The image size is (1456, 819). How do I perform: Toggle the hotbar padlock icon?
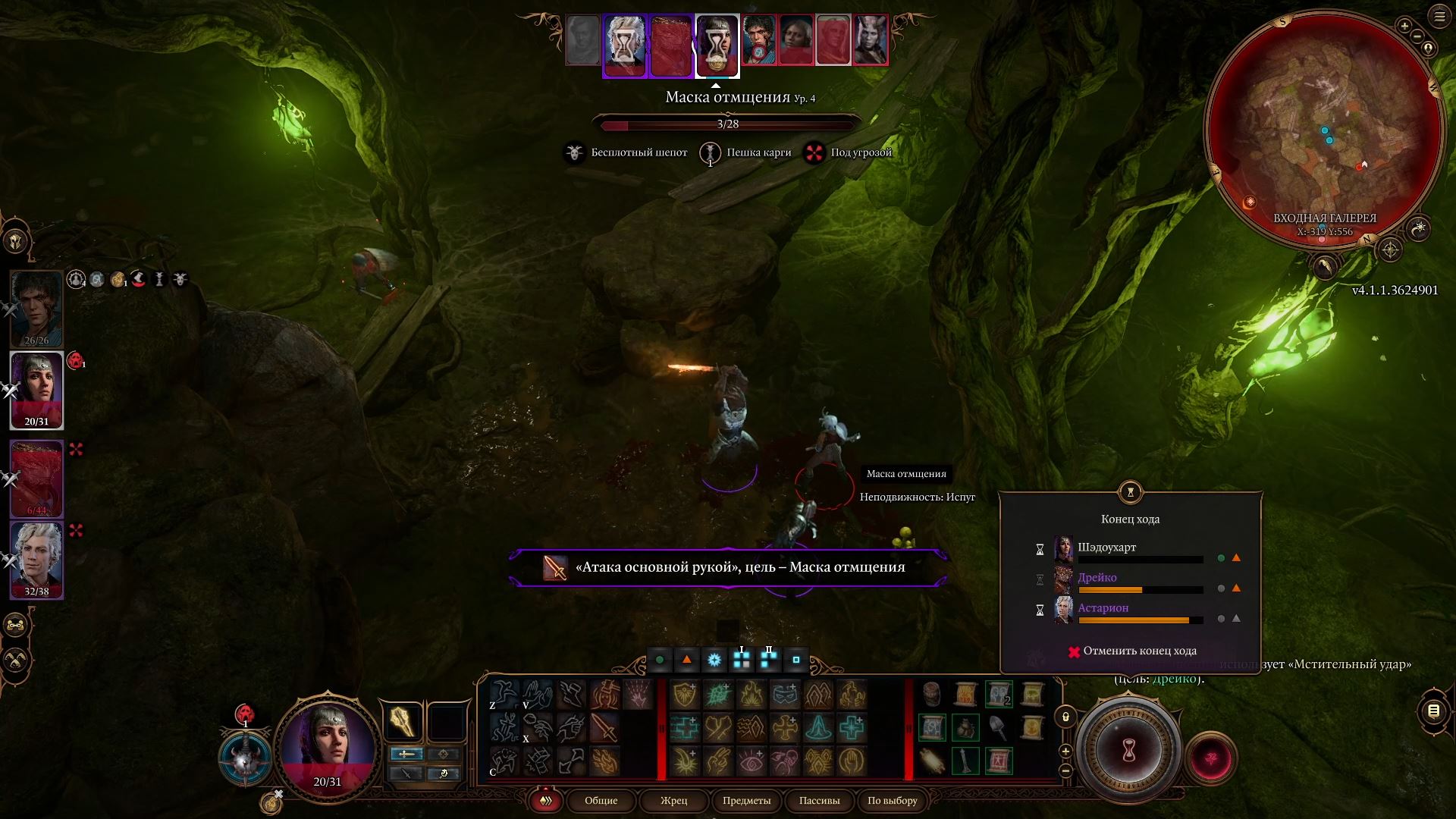coord(1065,717)
